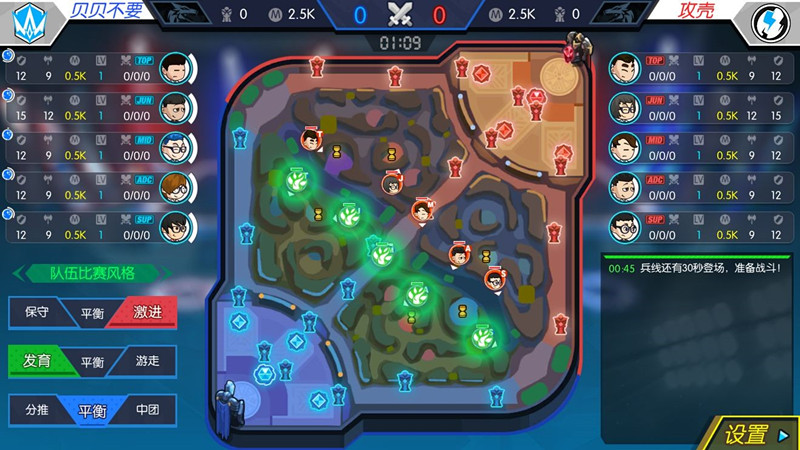The image size is (800, 450).
Task: Select the 分推 split-push option
Action: click(x=36, y=409)
